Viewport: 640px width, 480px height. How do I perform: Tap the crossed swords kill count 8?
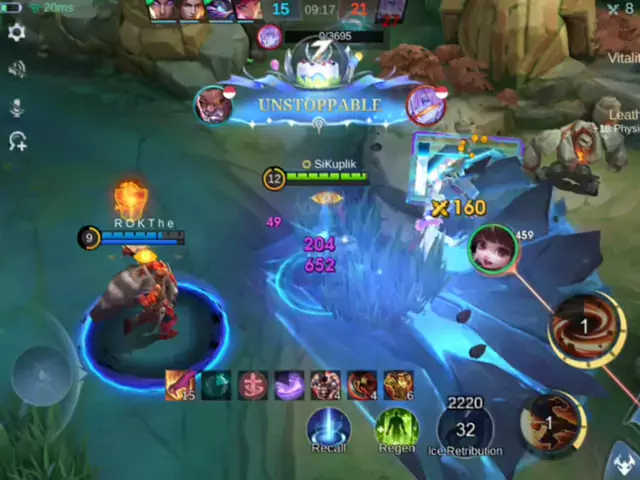(620, 9)
